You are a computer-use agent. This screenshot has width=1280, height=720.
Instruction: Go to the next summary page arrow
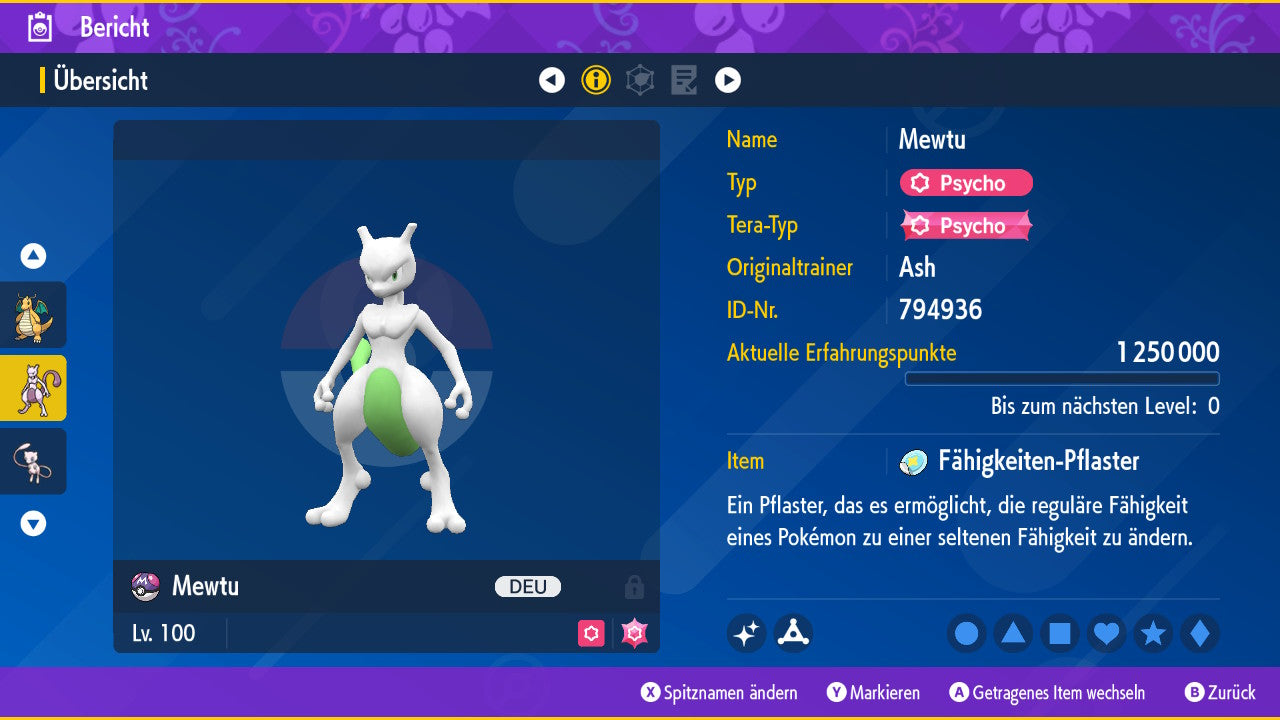[x=728, y=80]
